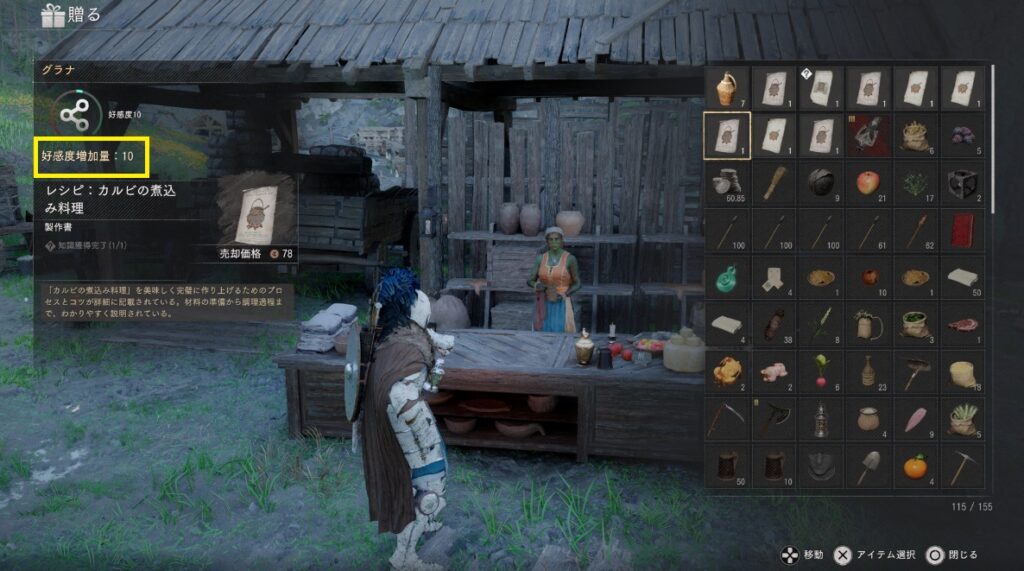Select the recipe scroll with question mark
Screen dimensions: 1024x571
(x=821, y=88)
